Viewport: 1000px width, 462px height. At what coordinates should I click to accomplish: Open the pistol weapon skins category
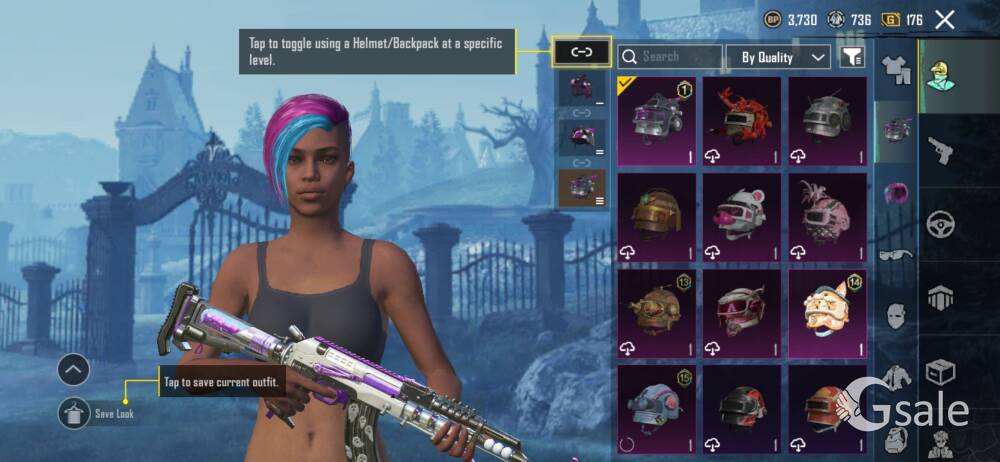pos(940,150)
